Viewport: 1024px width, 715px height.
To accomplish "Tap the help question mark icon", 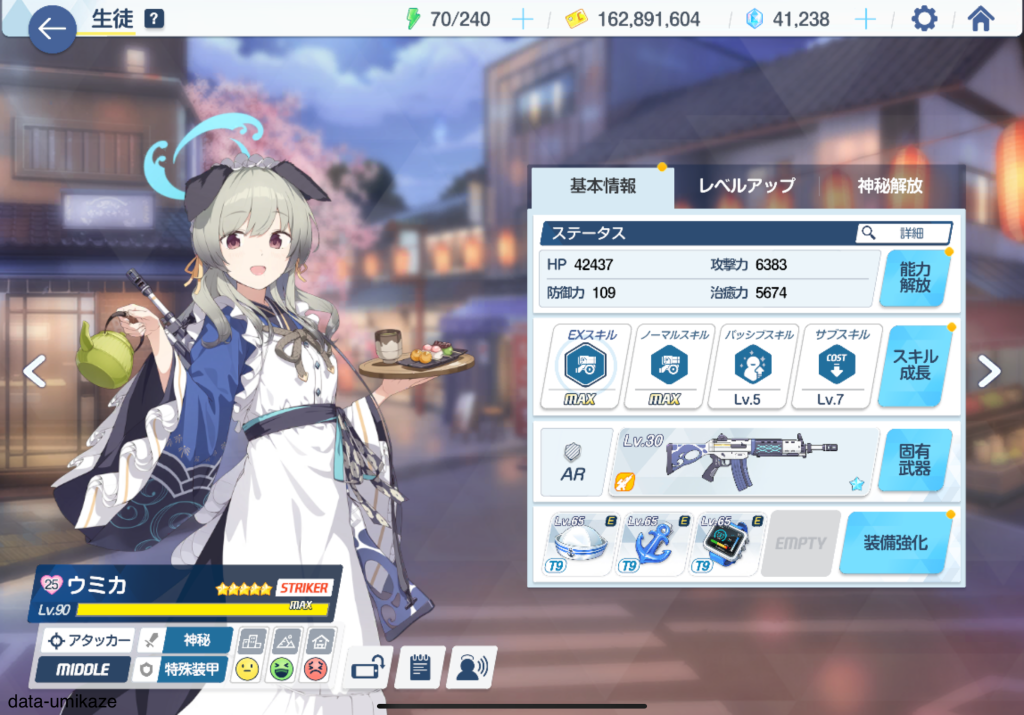I will pyautogui.click(x=154, y=18).
